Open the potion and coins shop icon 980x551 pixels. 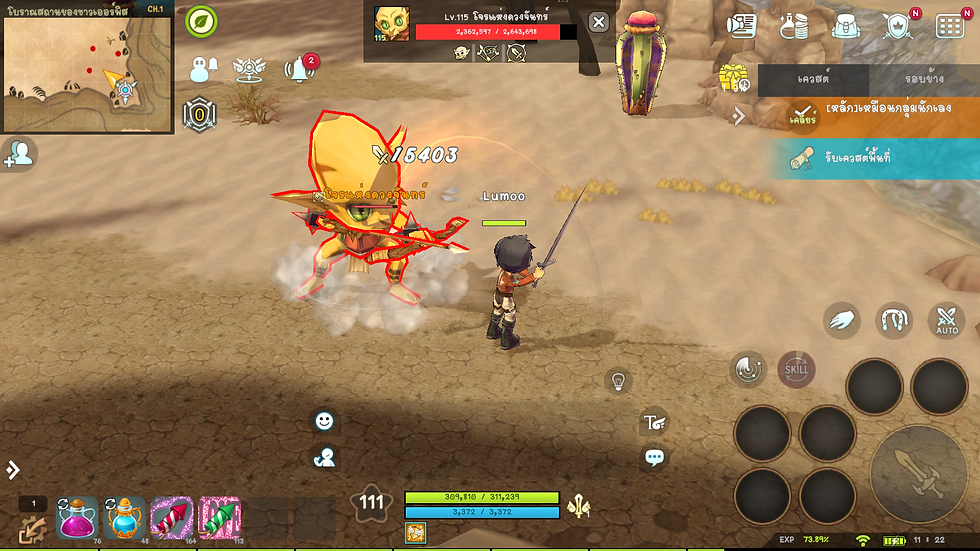coord(793,27)
